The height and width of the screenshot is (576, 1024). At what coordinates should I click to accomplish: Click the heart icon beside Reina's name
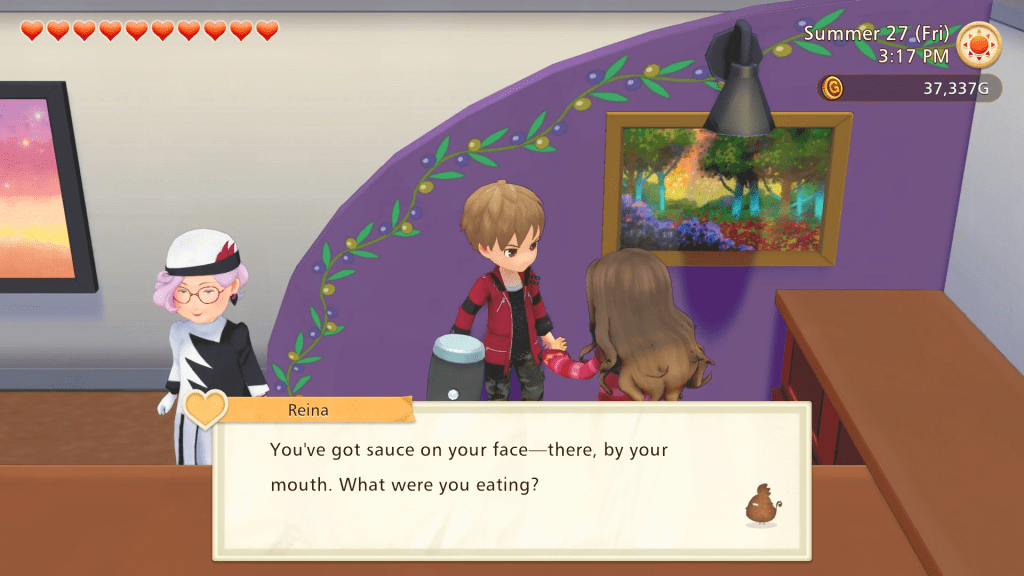205,408
